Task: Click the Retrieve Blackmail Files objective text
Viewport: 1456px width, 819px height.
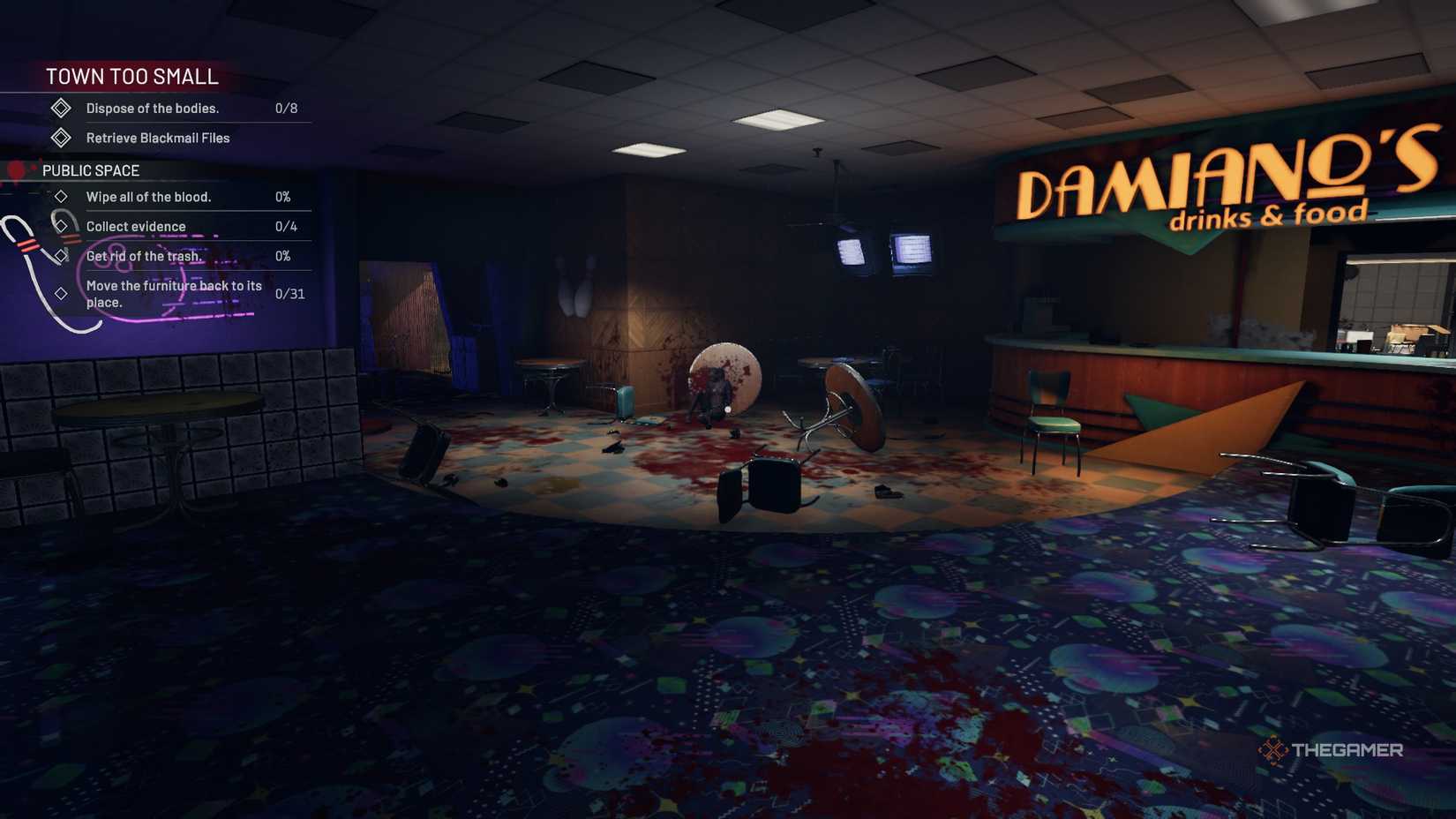Action: [x=156, y=138]
